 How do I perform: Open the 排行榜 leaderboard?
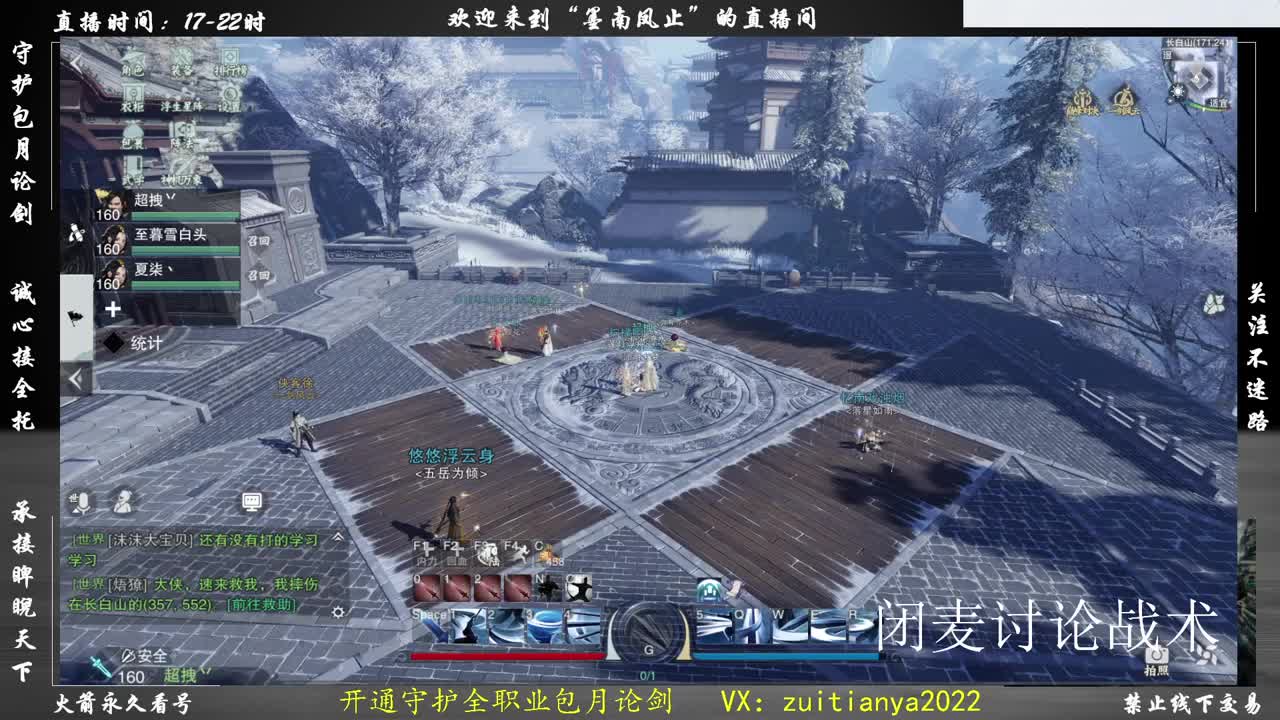coord(232,65)
